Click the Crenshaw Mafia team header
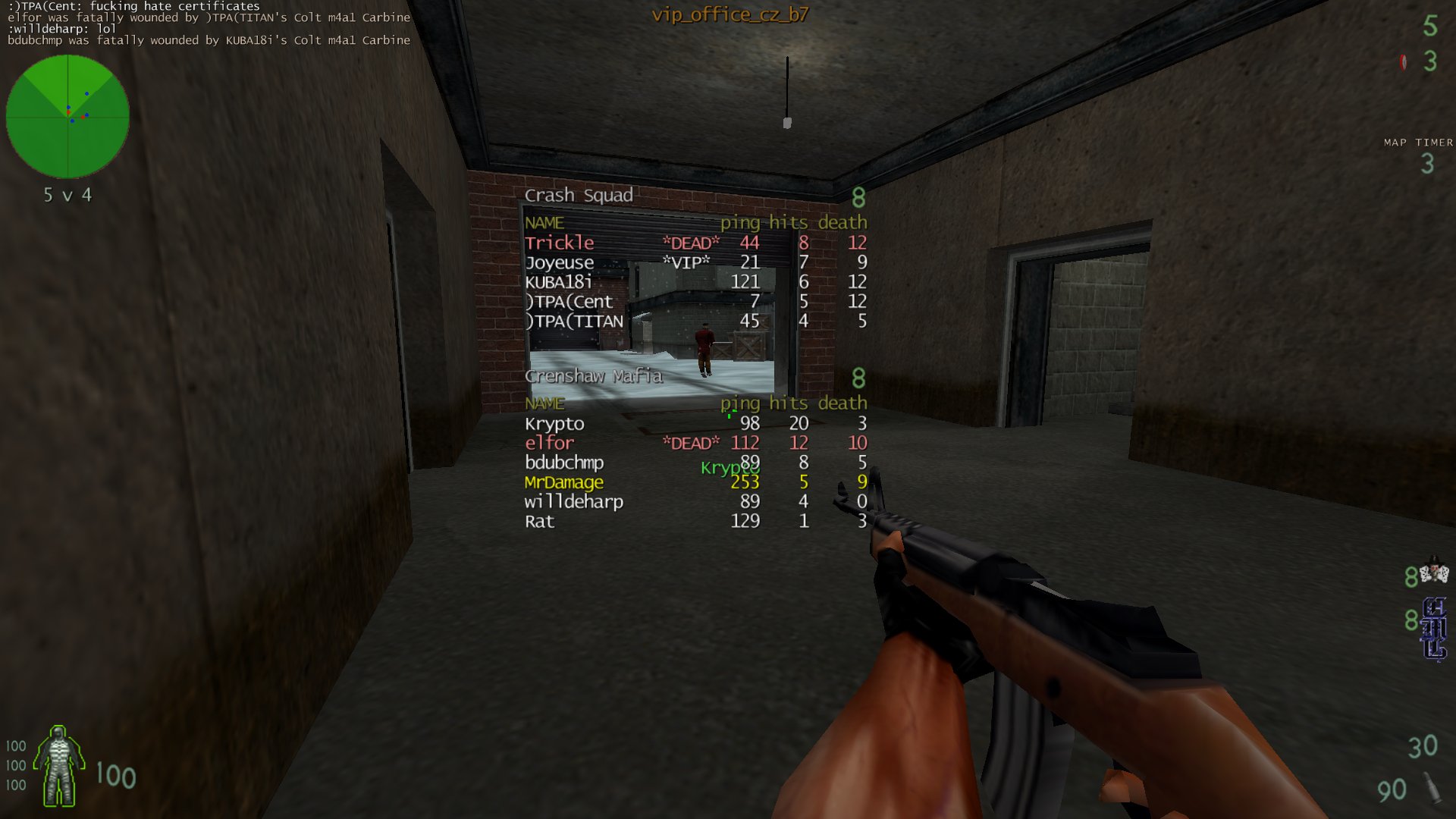 click(594, 376)
